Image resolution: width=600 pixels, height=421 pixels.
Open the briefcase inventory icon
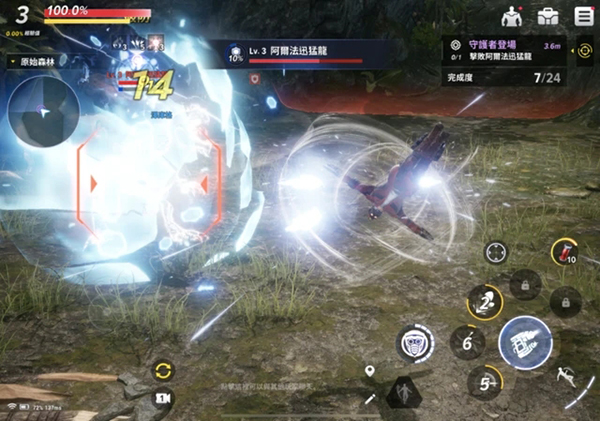point(548,16)
